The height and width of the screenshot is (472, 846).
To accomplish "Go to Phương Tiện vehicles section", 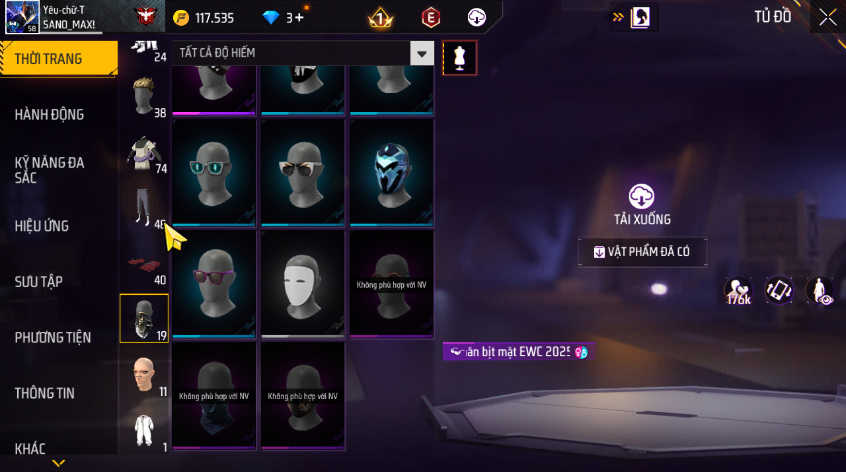I will pyautogui.click(x=52, y=337).
